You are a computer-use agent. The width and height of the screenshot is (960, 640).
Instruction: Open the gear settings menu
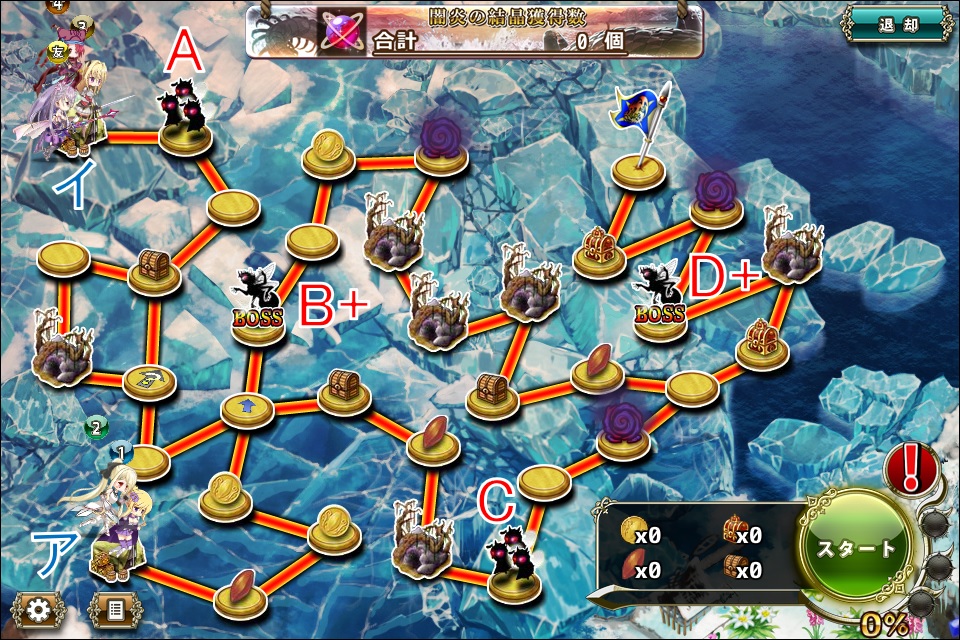click(39, 608)
